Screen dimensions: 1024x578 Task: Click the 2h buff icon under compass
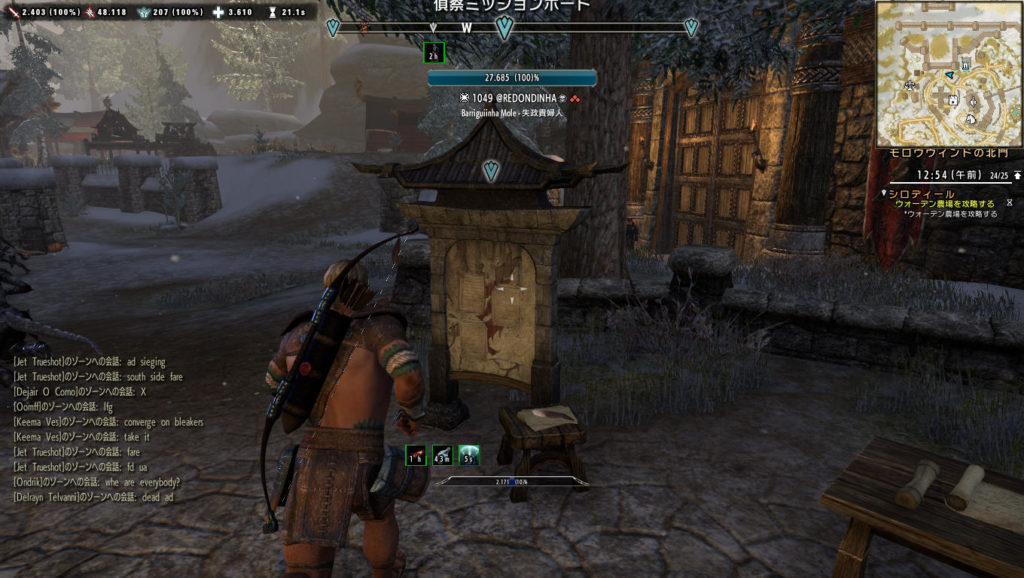pos(433,53)
